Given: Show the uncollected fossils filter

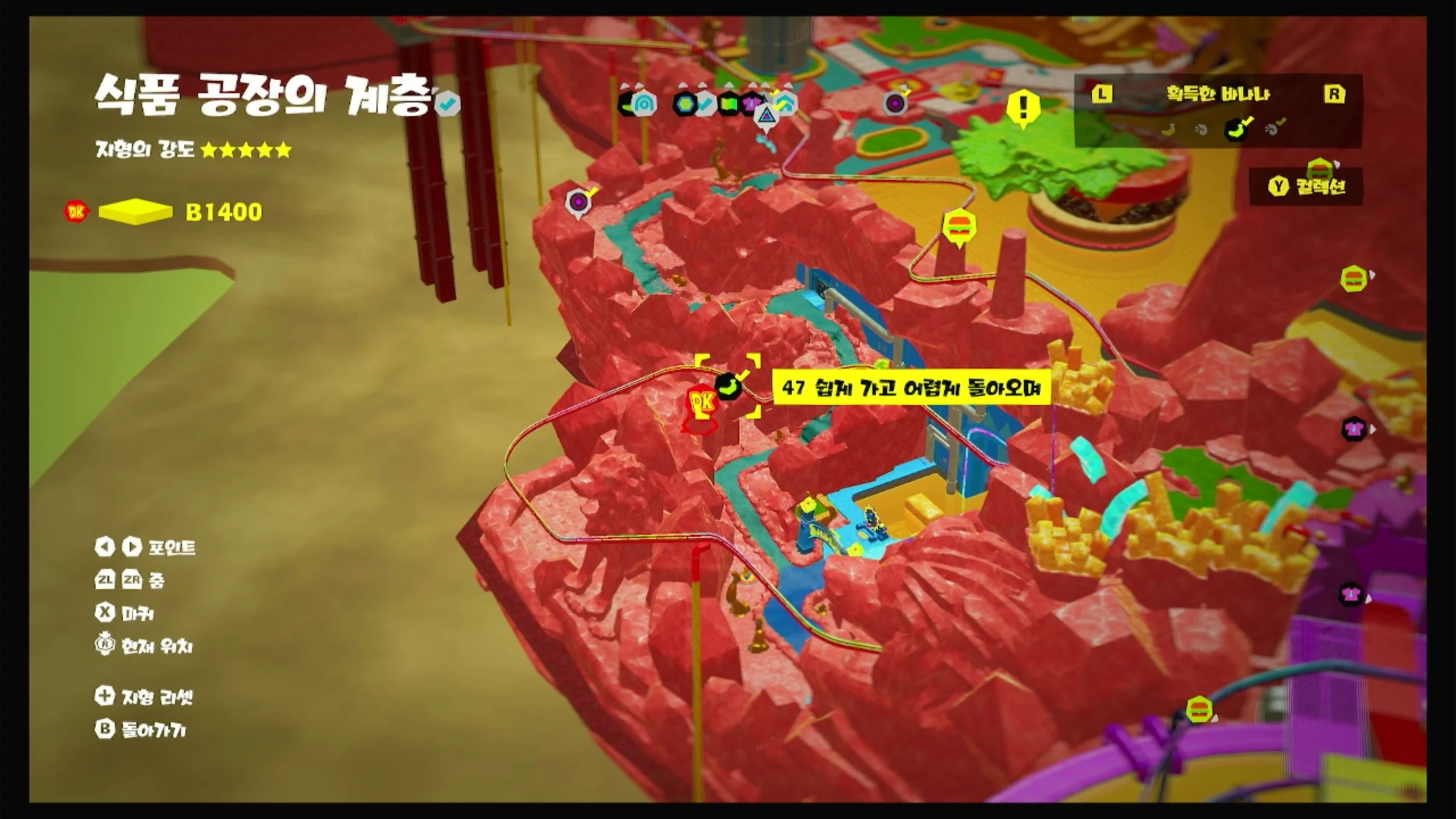Looking at the screenshot, I should coord(1201,130).
